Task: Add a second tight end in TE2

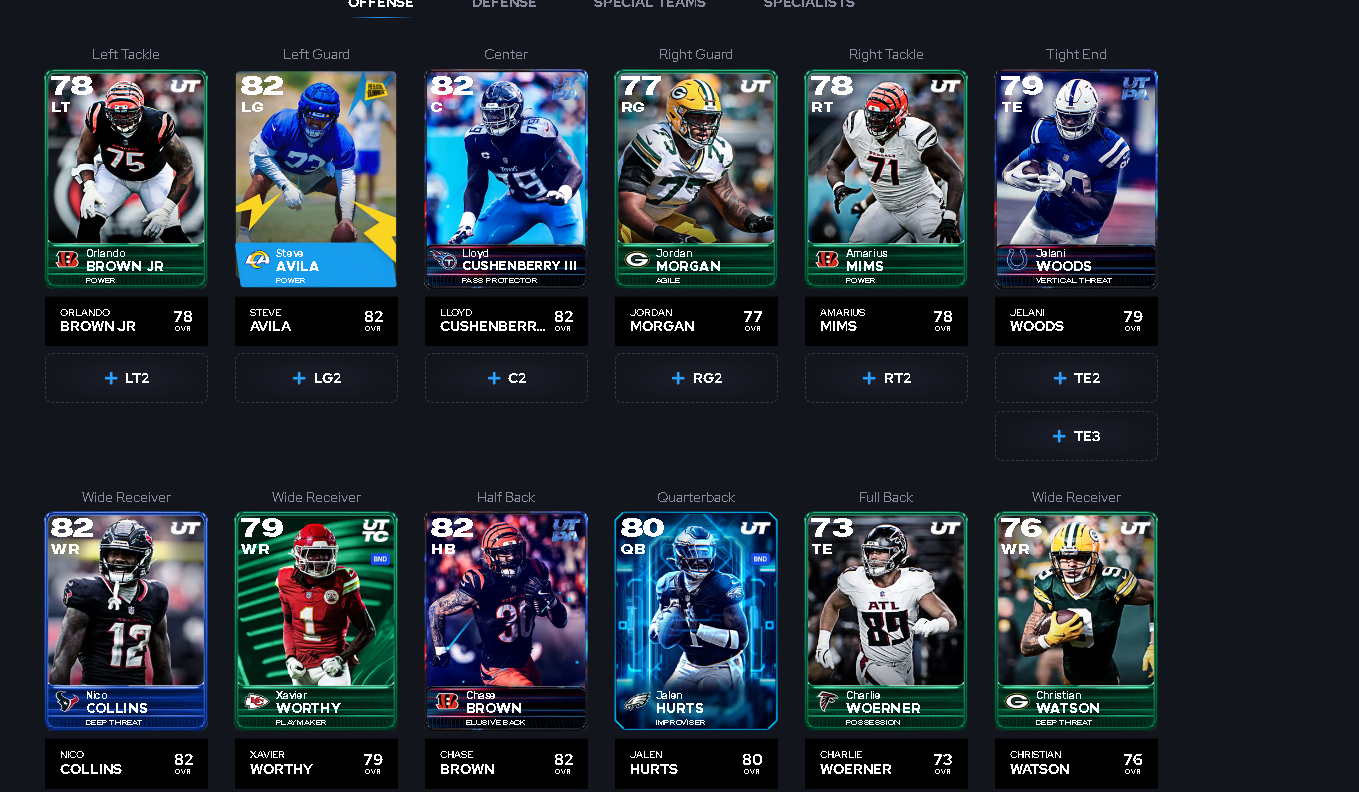Action: (x=1076, y=378)
